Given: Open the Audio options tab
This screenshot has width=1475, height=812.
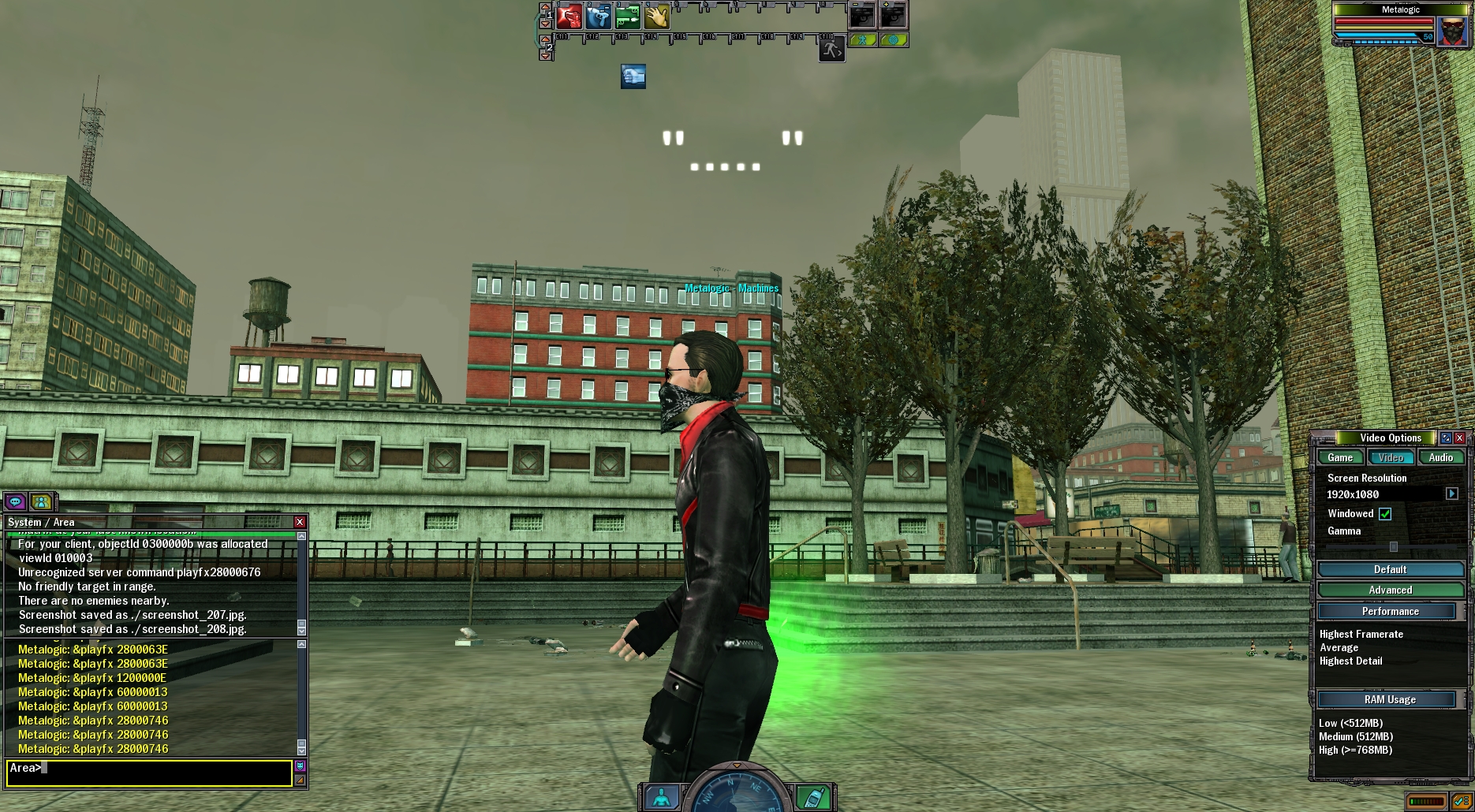Looking at the screenshot, I should (x=1440, y=457).
